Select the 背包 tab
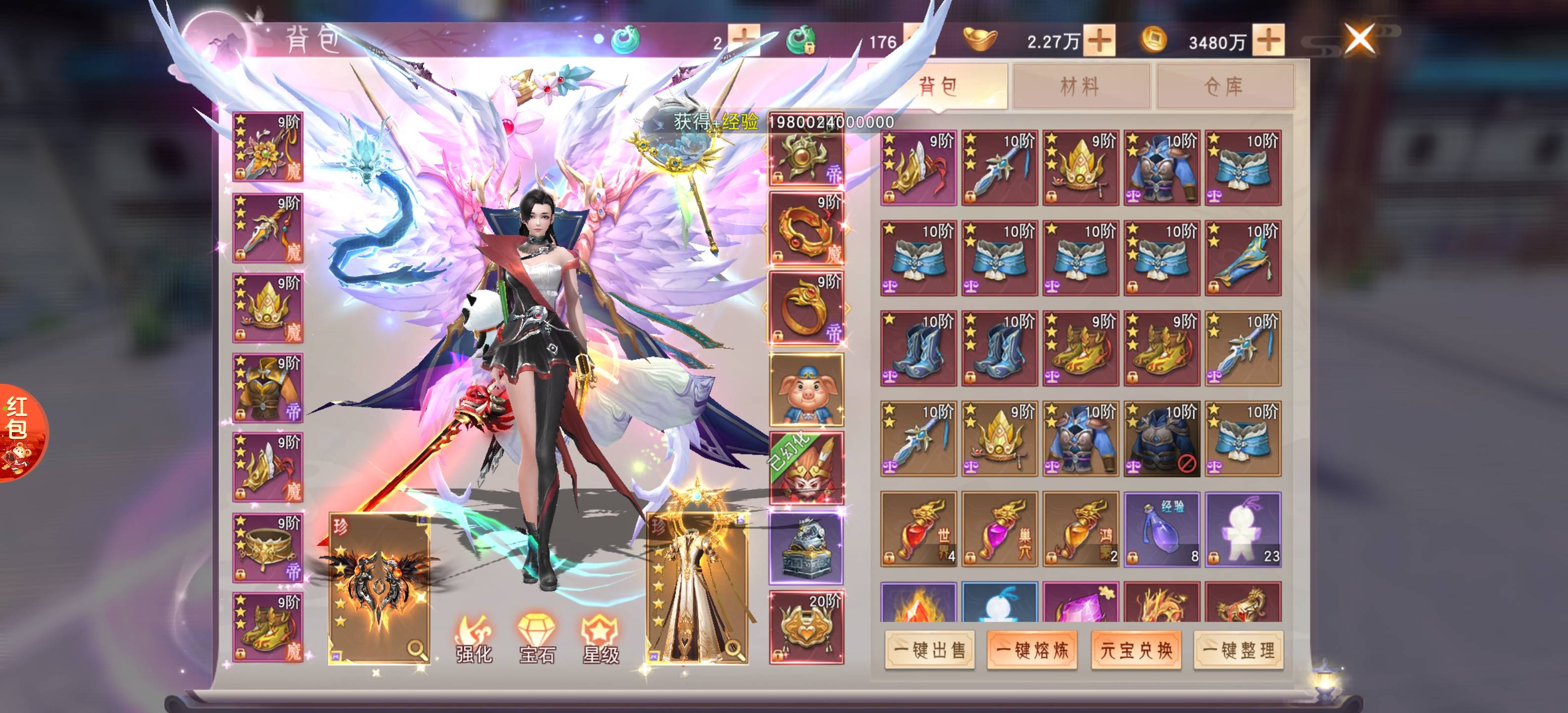This screenshot has width=1568, height=713. 937,86
